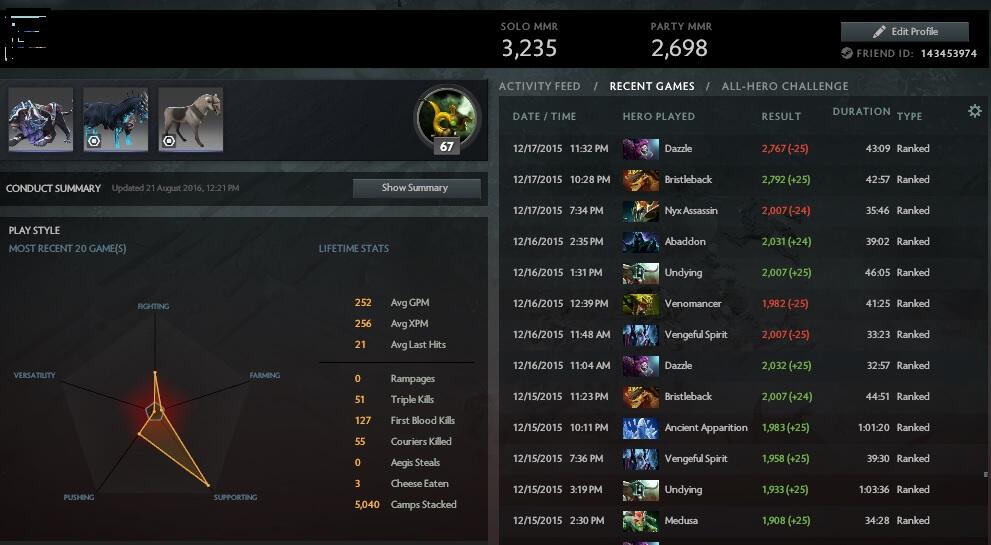Open the recent games settings gear
This screenshot has width=991, height=545.
(x=975, y=112)
